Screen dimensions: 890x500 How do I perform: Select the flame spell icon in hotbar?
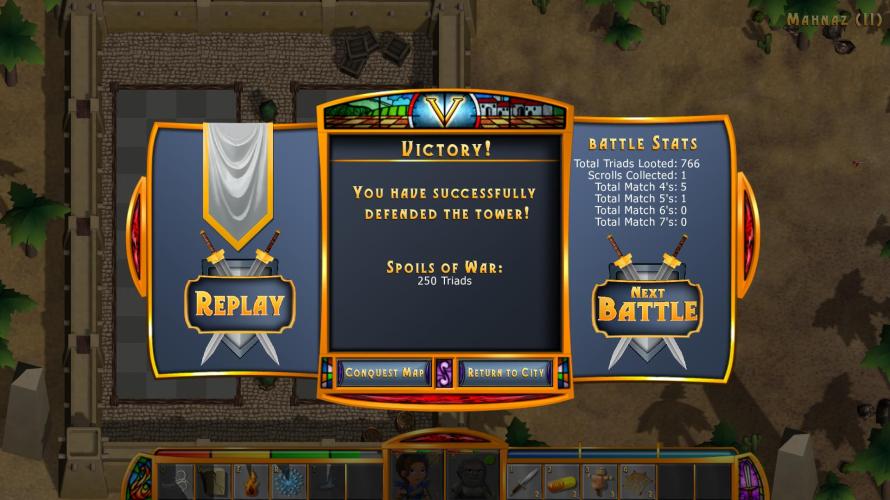pos(251,481)
